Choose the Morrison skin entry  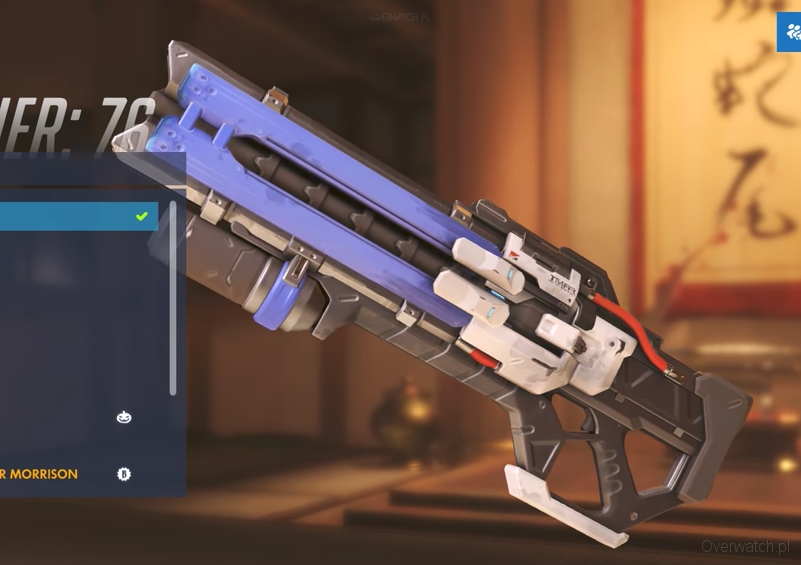[60, 474]
